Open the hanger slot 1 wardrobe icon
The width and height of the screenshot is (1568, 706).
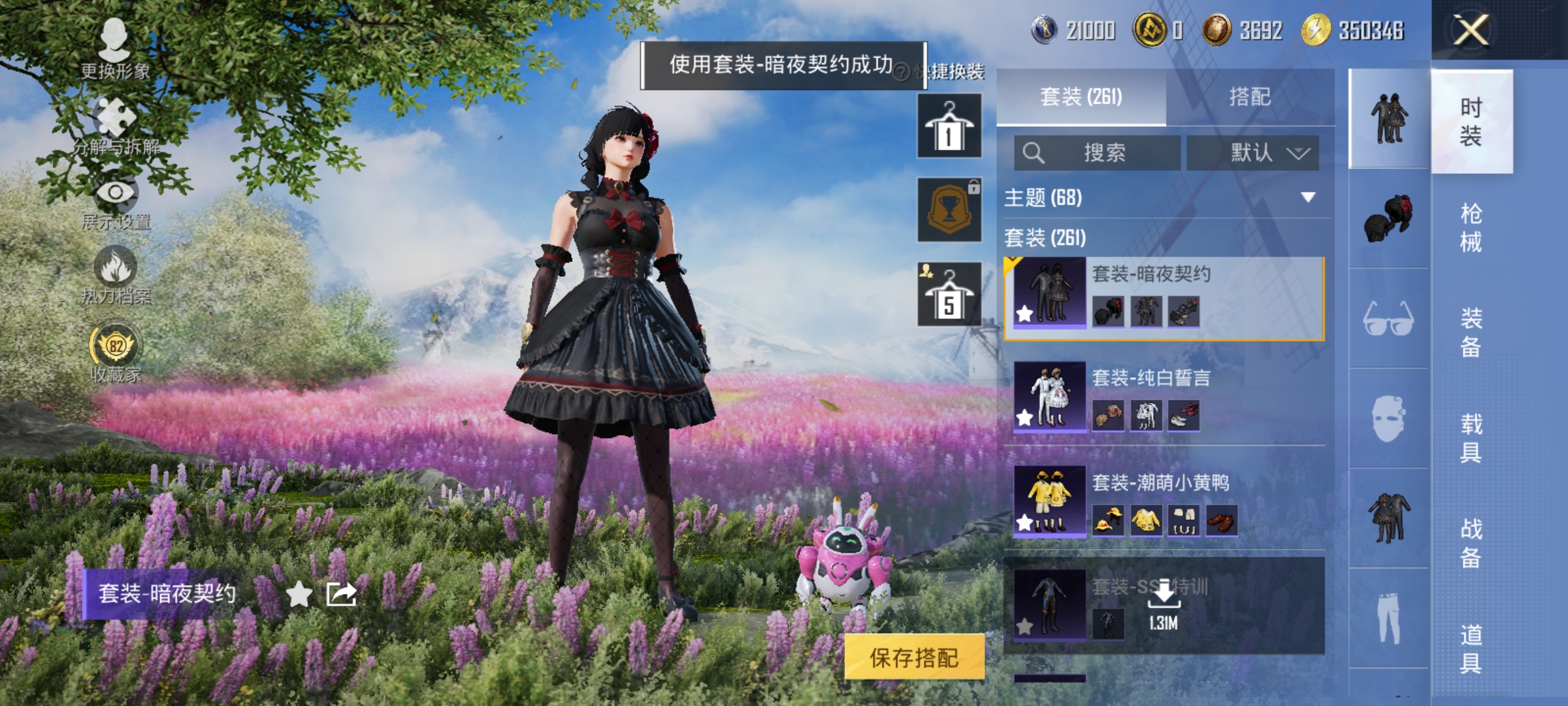(x=949, y=124)
